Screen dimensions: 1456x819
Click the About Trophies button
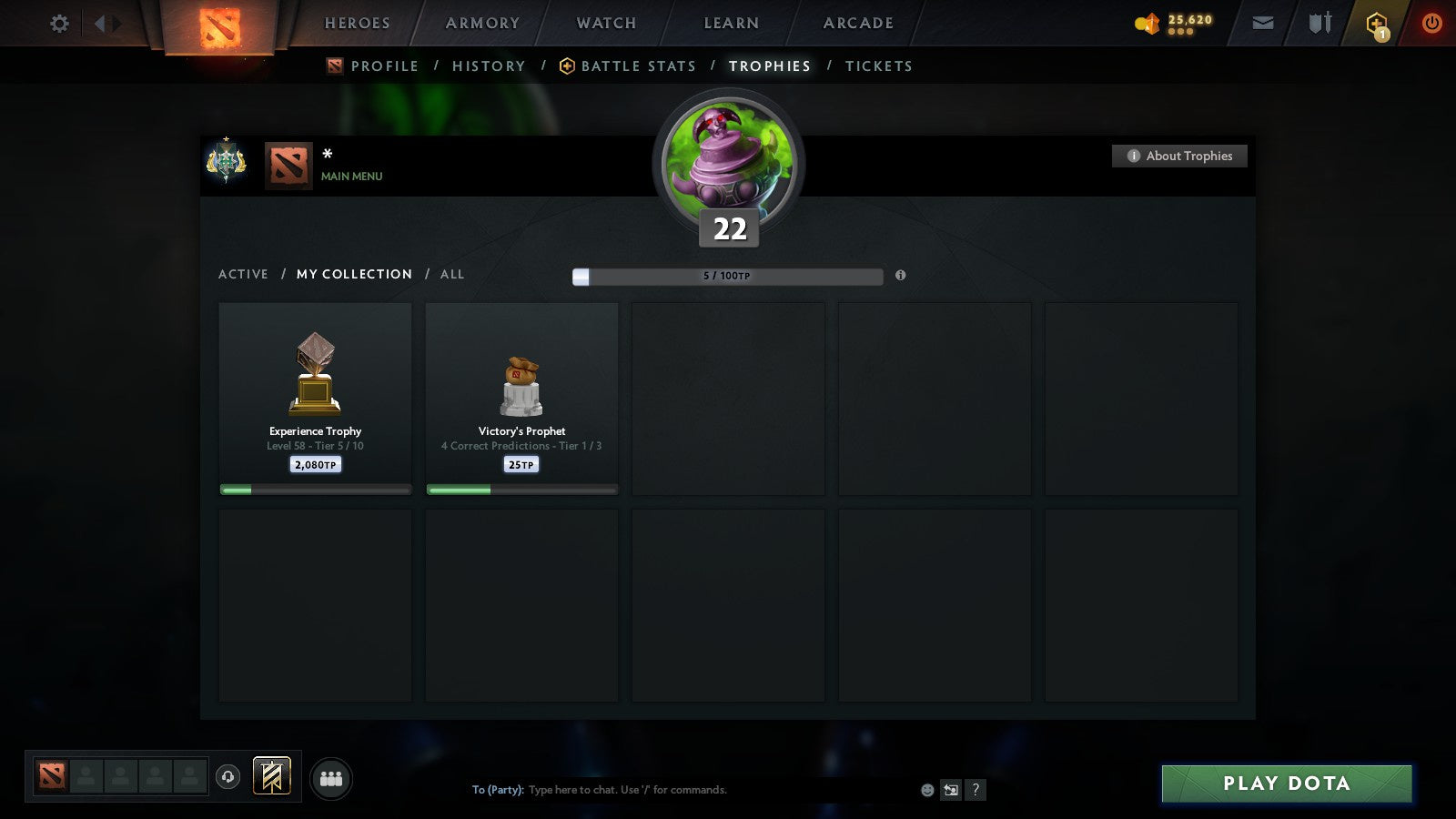1179,156
